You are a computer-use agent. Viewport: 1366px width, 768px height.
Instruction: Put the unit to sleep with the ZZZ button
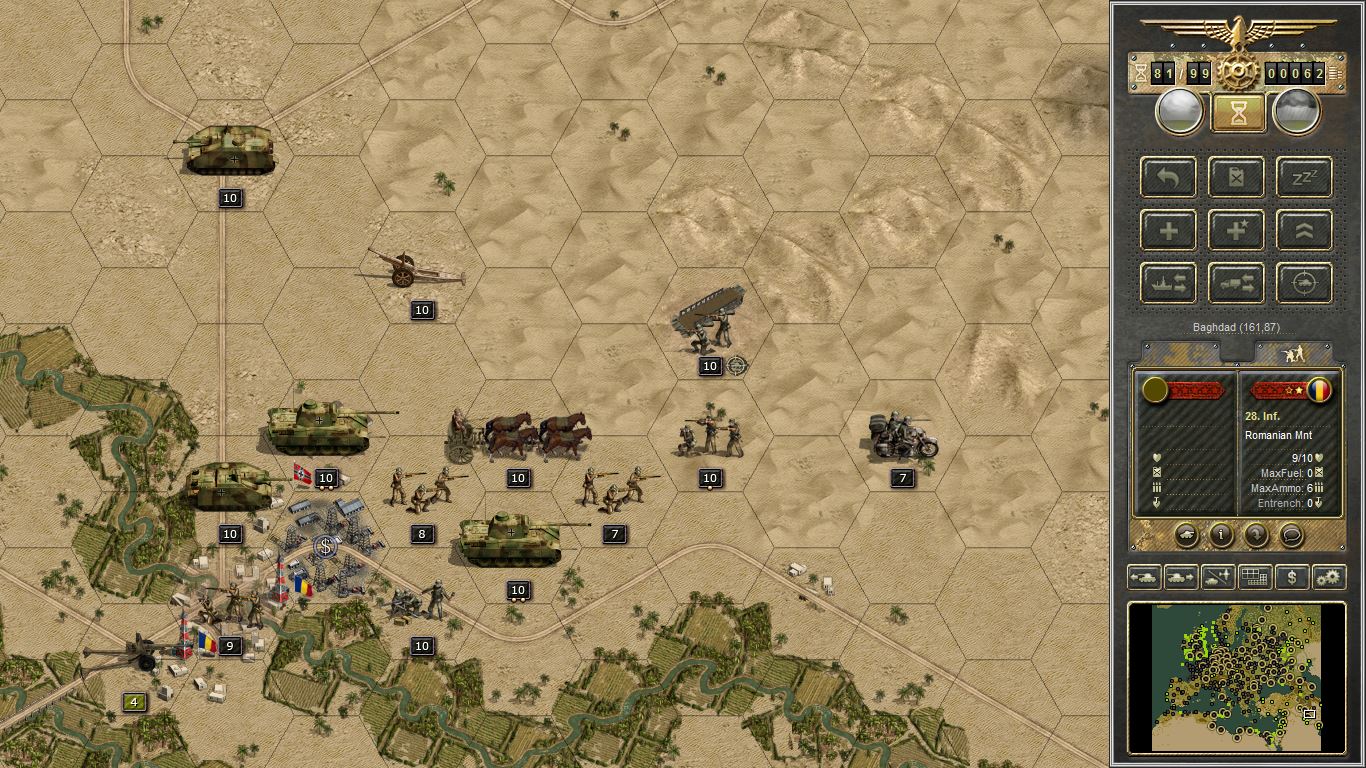(1304, 178)
